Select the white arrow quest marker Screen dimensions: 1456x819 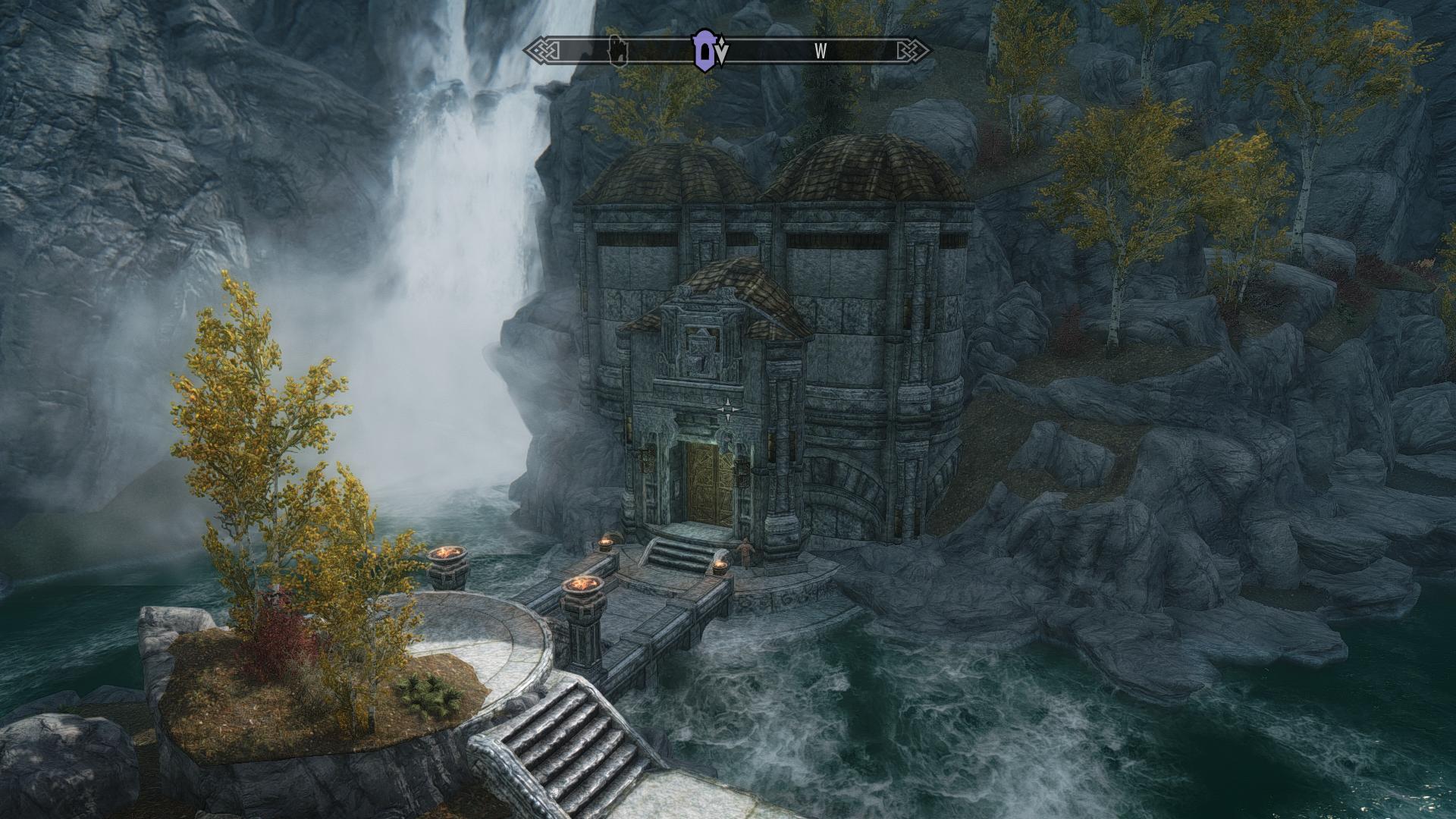pos(723,53)
